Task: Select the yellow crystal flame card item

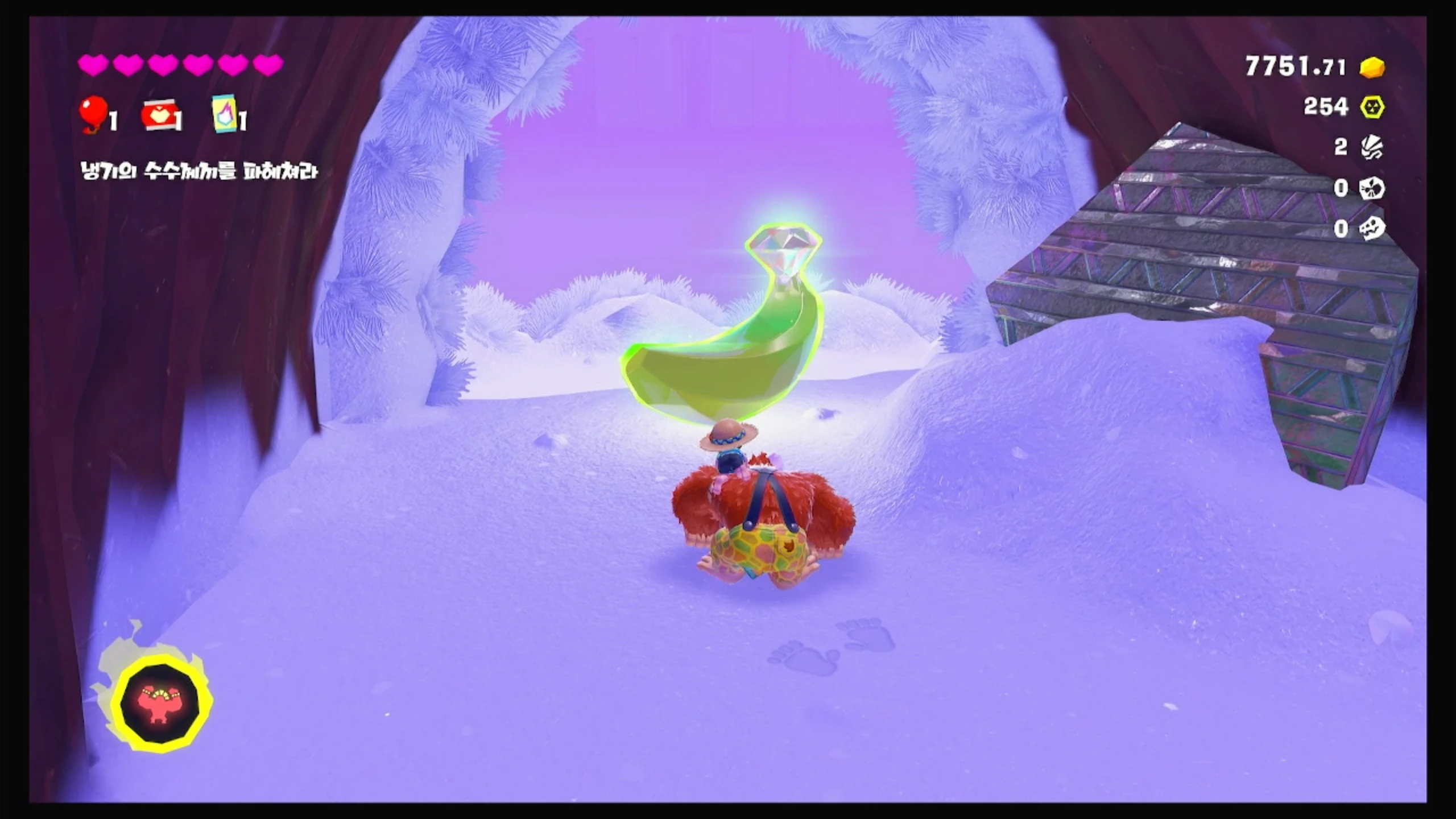Action: point(224,114)
